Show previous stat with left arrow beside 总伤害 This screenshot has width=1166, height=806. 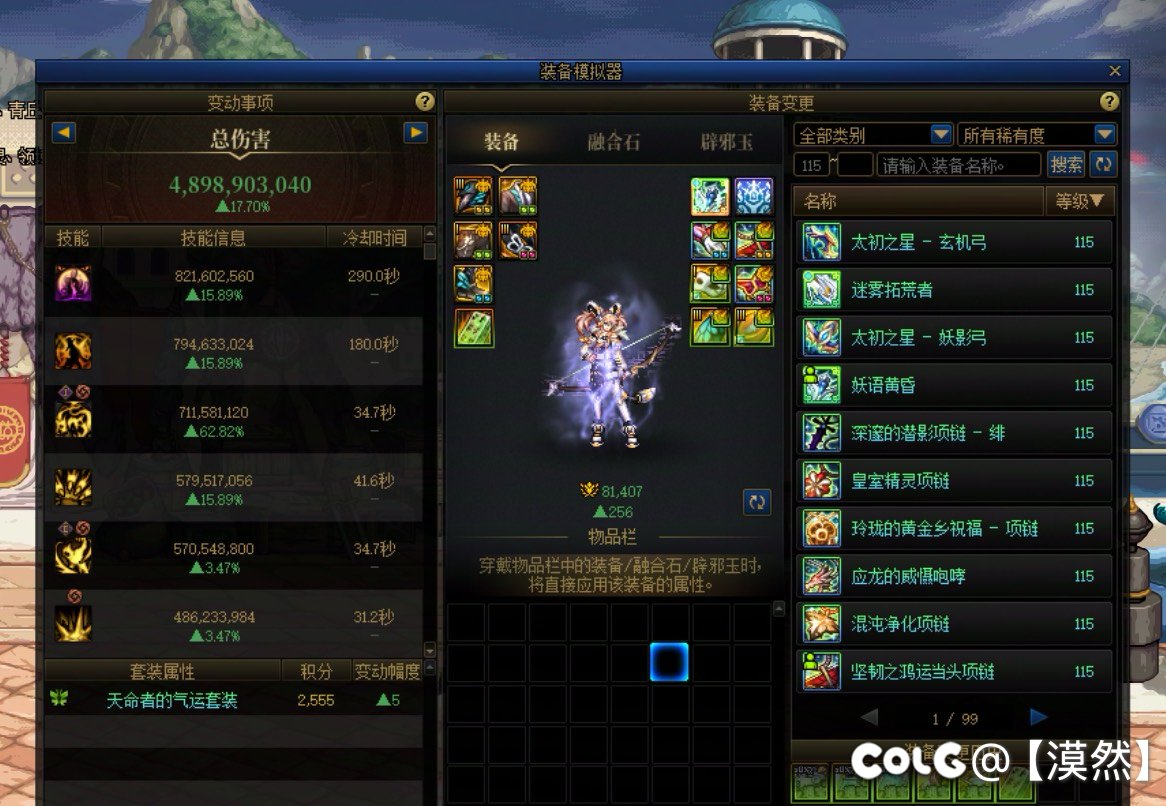pos(63,132)
